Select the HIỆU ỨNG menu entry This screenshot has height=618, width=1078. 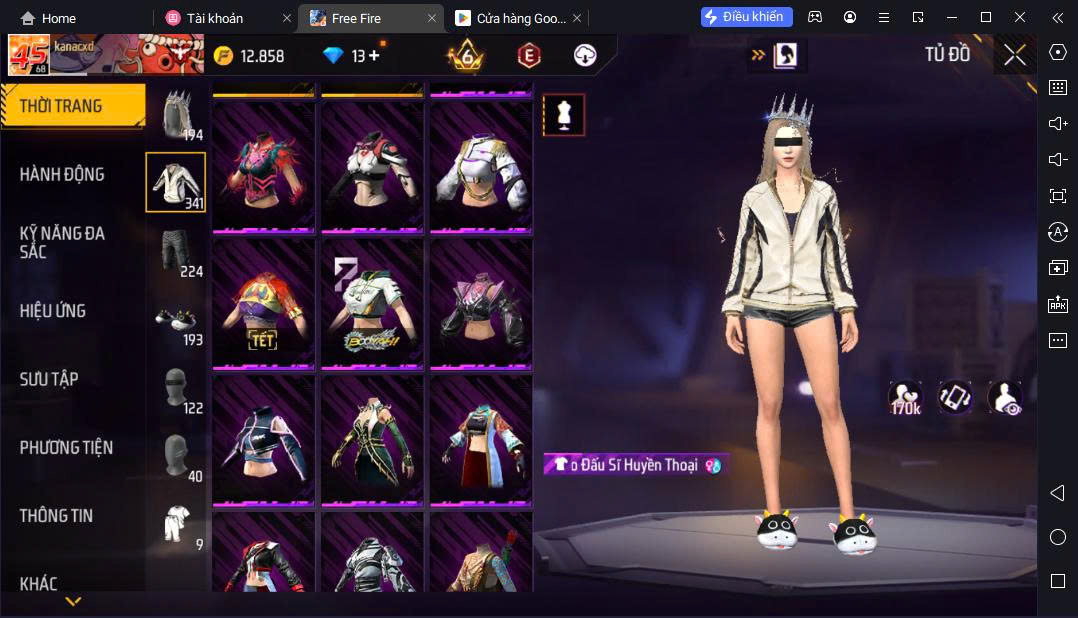53,311
